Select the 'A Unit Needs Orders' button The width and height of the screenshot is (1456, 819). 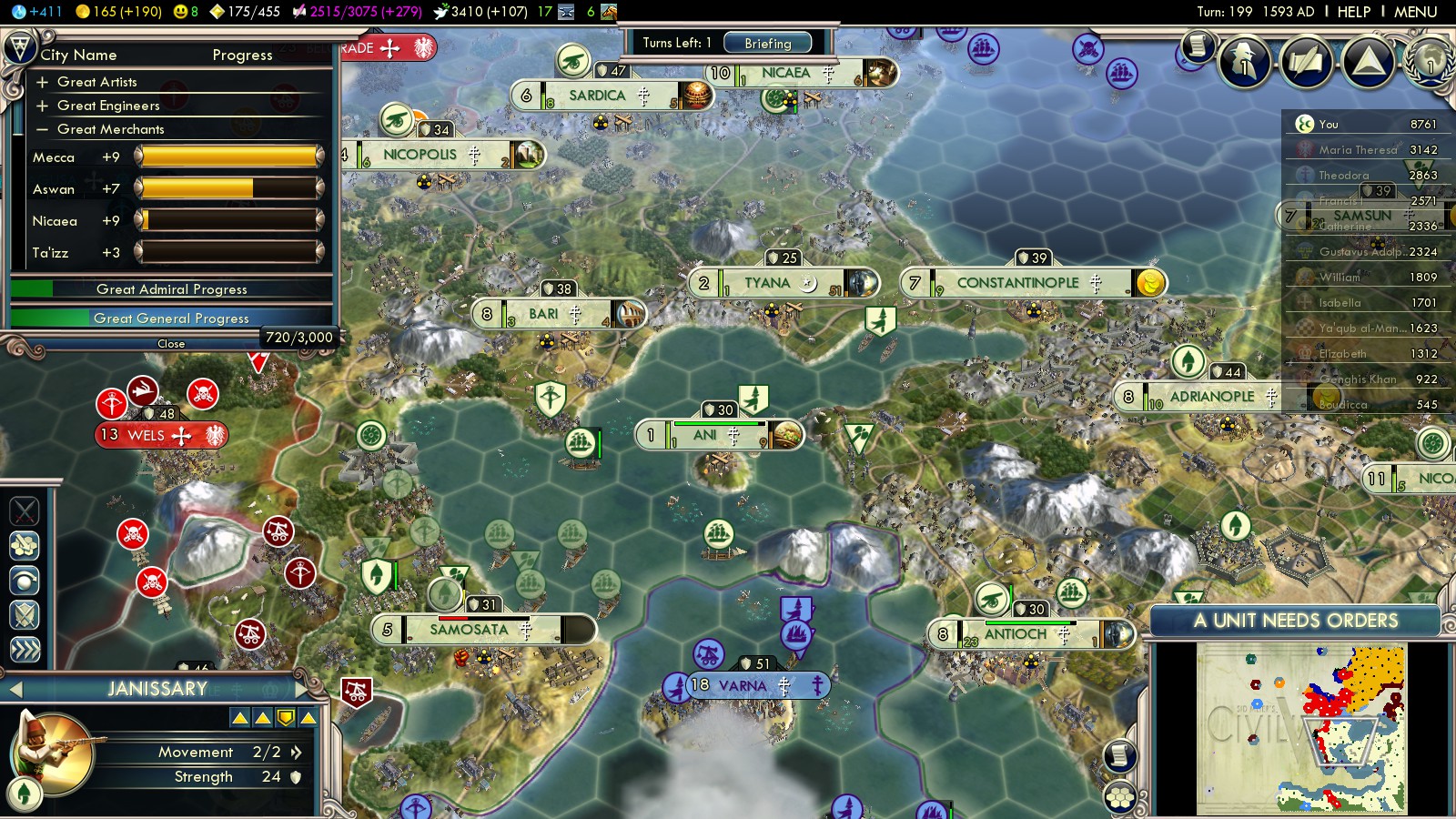pyautogui.click(x=1295, y=621)
